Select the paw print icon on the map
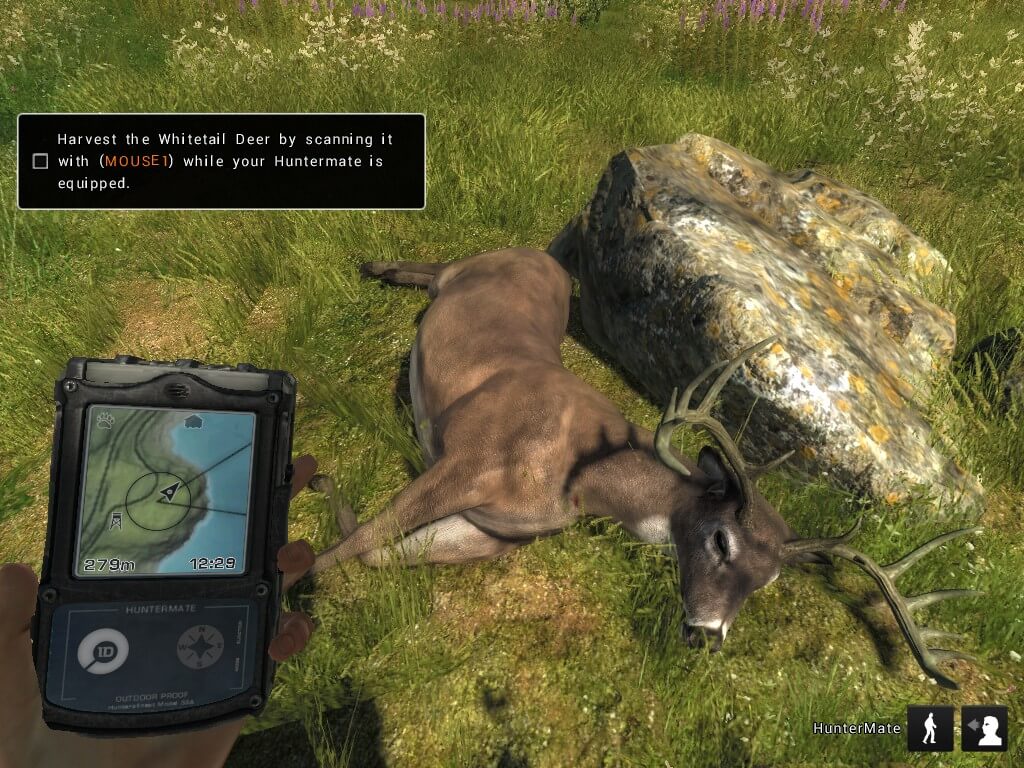1024x768 pixels. (105, 421)
